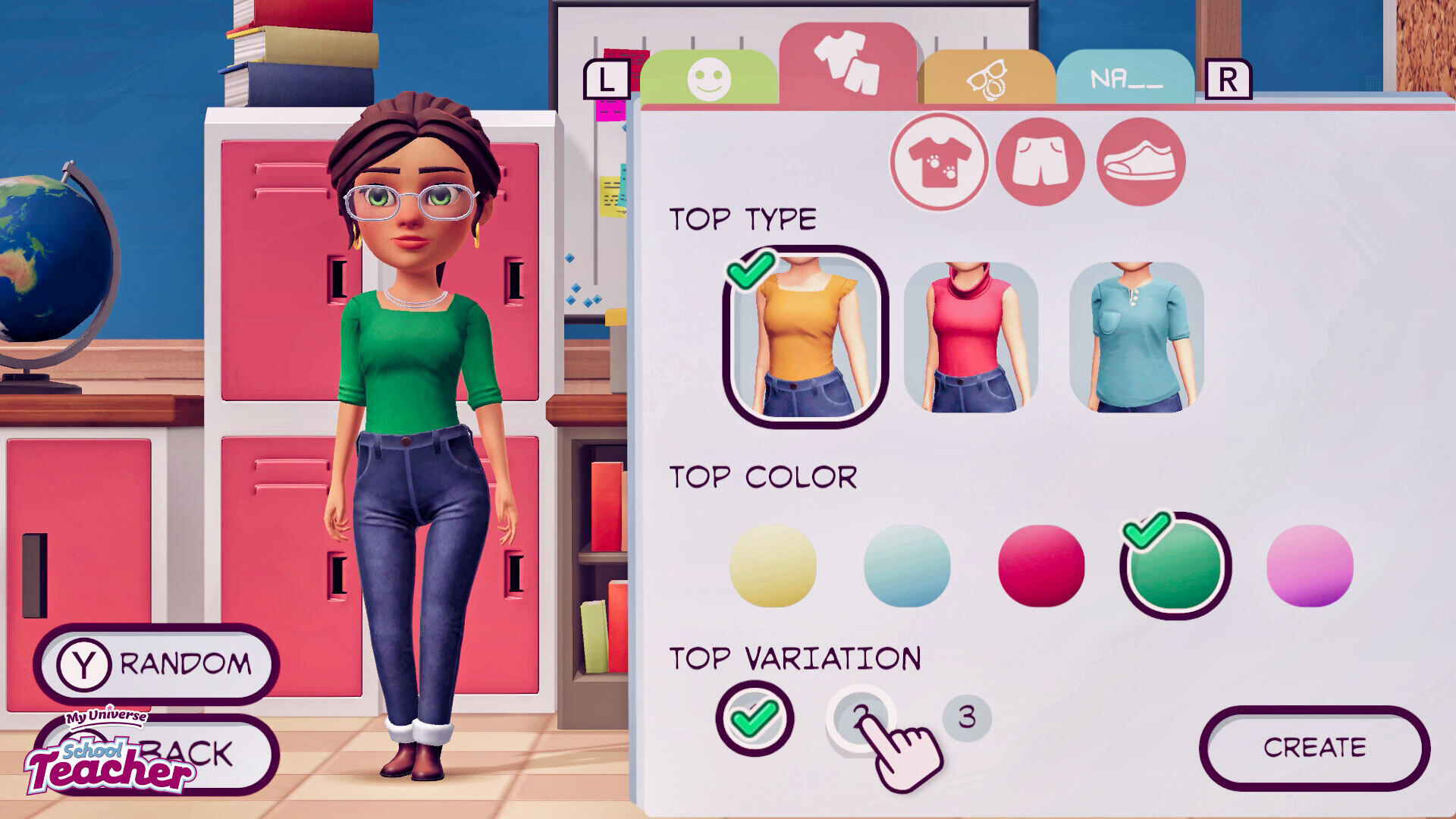Open the clothing tab
Viewport: 1456px width, 819px height.
(847, 64)
